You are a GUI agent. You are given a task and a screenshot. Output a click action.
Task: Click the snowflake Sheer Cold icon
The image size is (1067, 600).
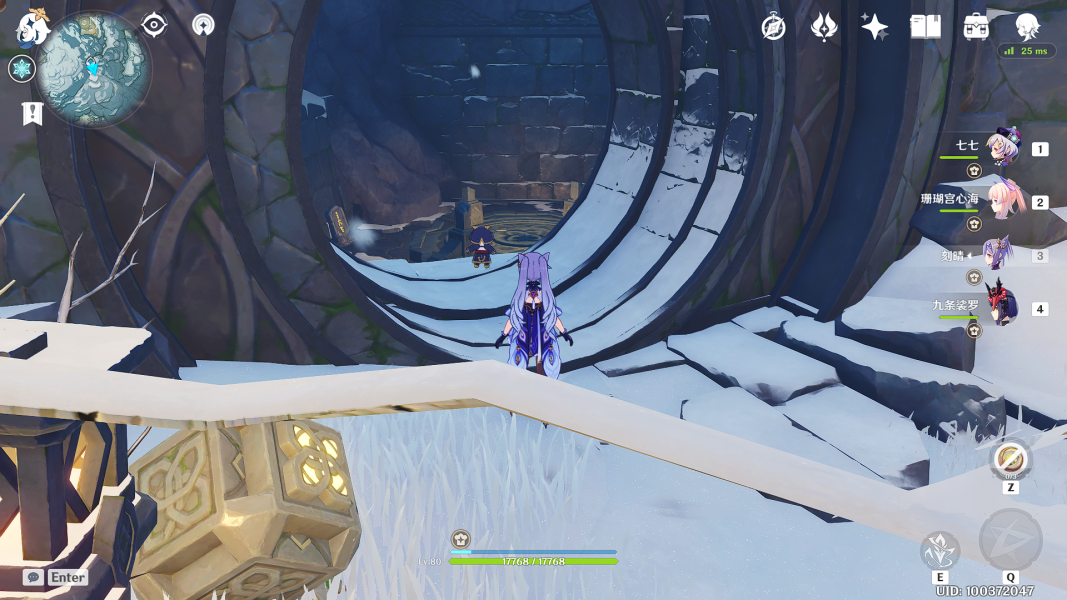tap(22, 69)
